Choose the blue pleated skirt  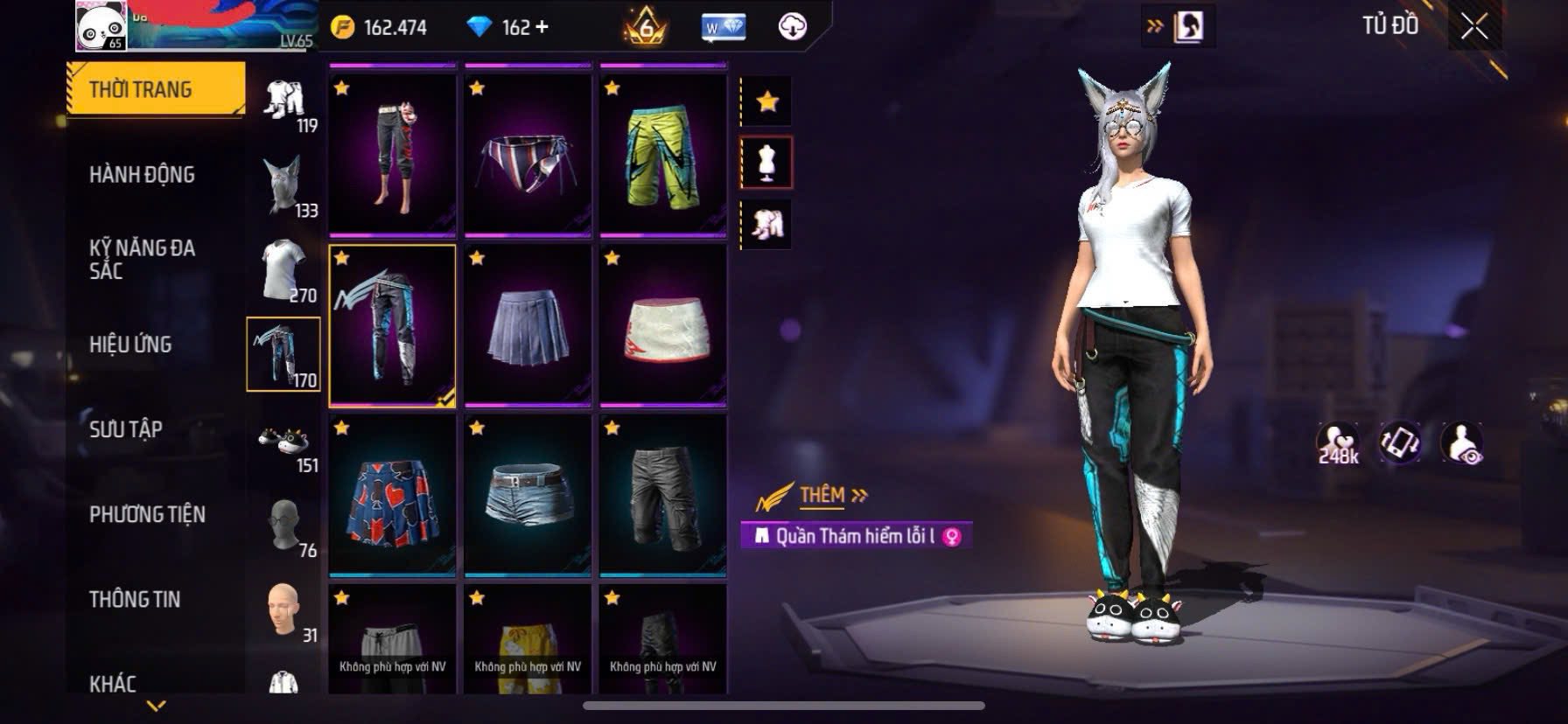[x=528, y=325]
